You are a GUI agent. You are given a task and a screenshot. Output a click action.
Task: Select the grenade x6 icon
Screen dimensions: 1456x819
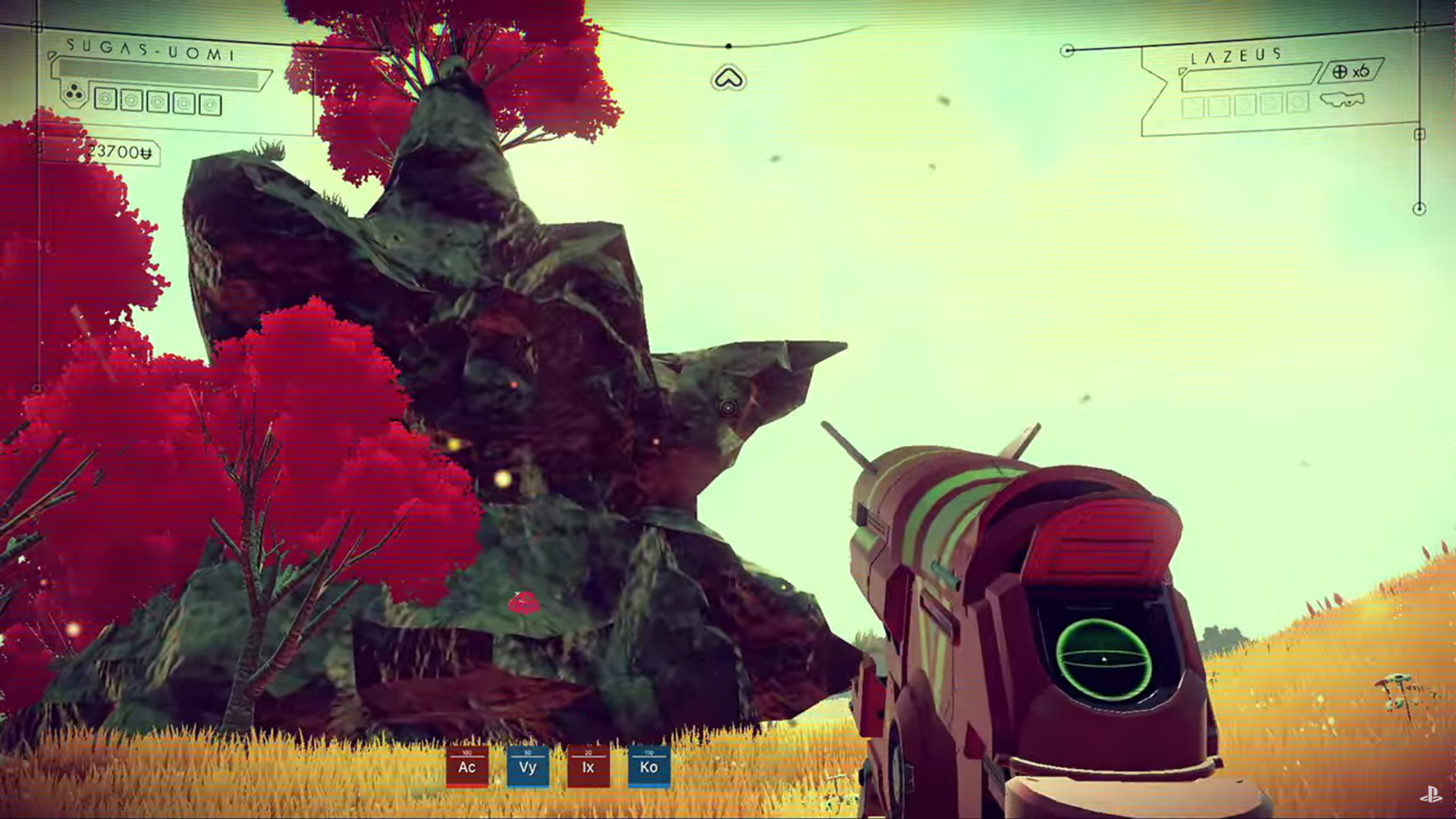pyautogui.click(x=1351, y=71)
